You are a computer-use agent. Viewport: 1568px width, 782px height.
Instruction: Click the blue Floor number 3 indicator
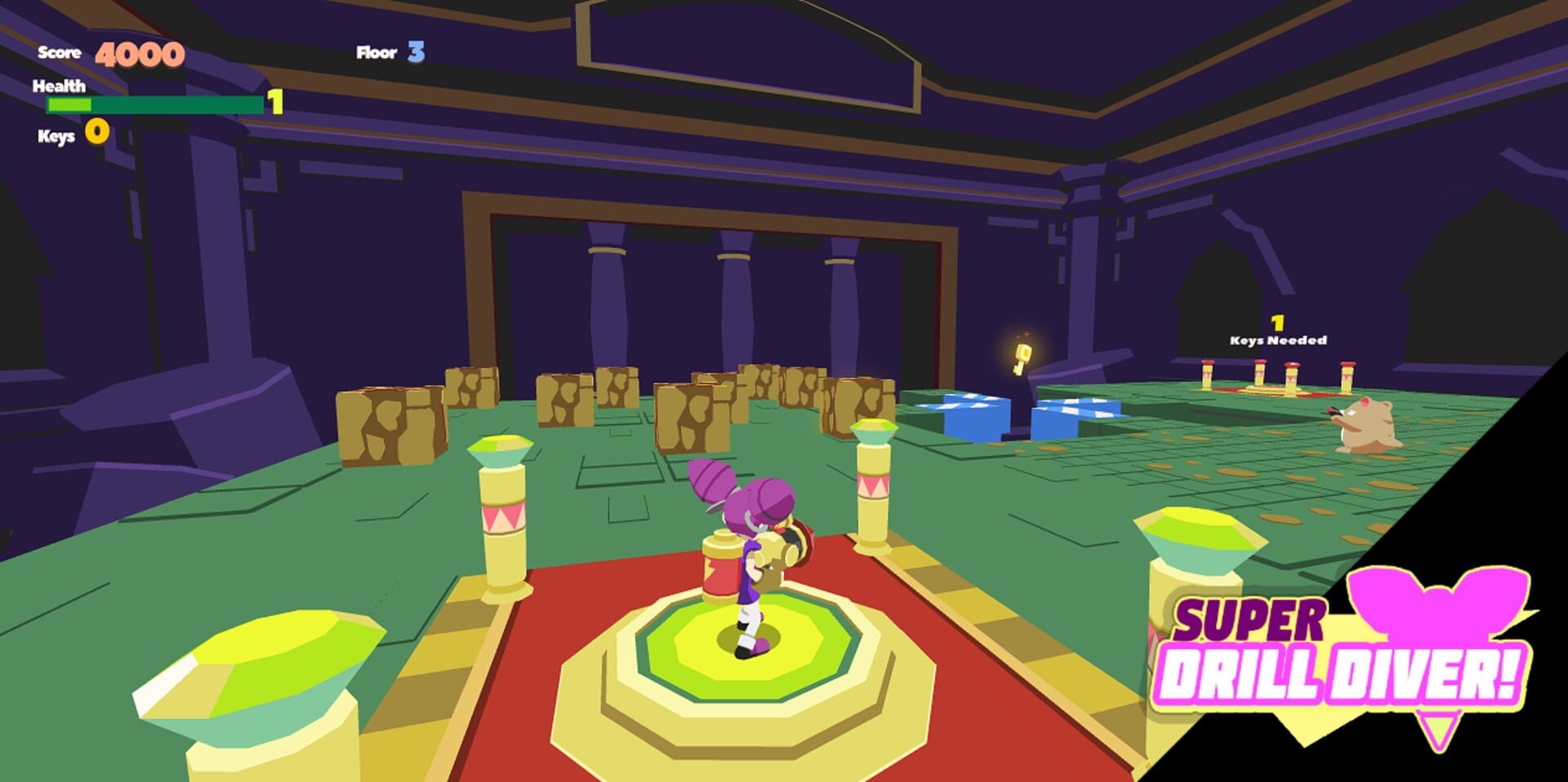[416, 52]
